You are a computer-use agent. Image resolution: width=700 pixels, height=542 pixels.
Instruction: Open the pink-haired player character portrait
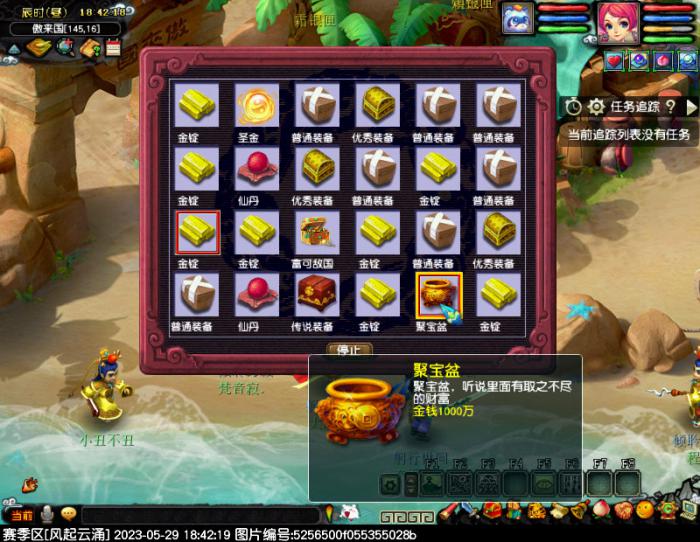617,21
